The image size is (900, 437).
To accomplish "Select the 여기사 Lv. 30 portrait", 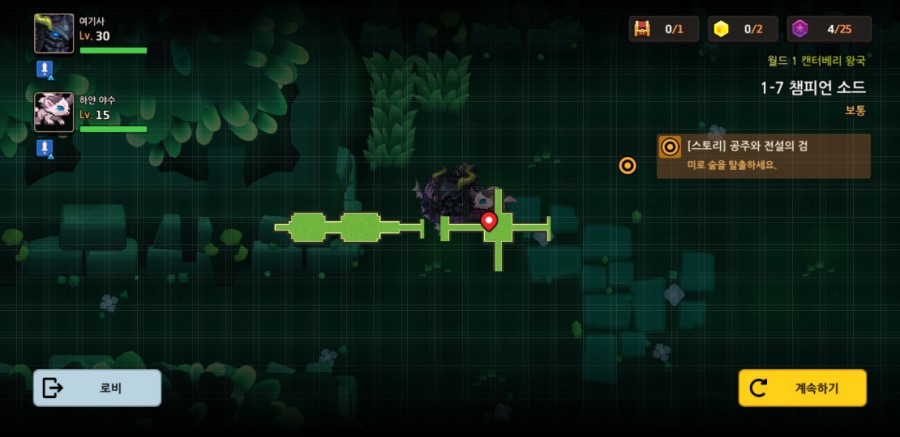I will [54, 34].
